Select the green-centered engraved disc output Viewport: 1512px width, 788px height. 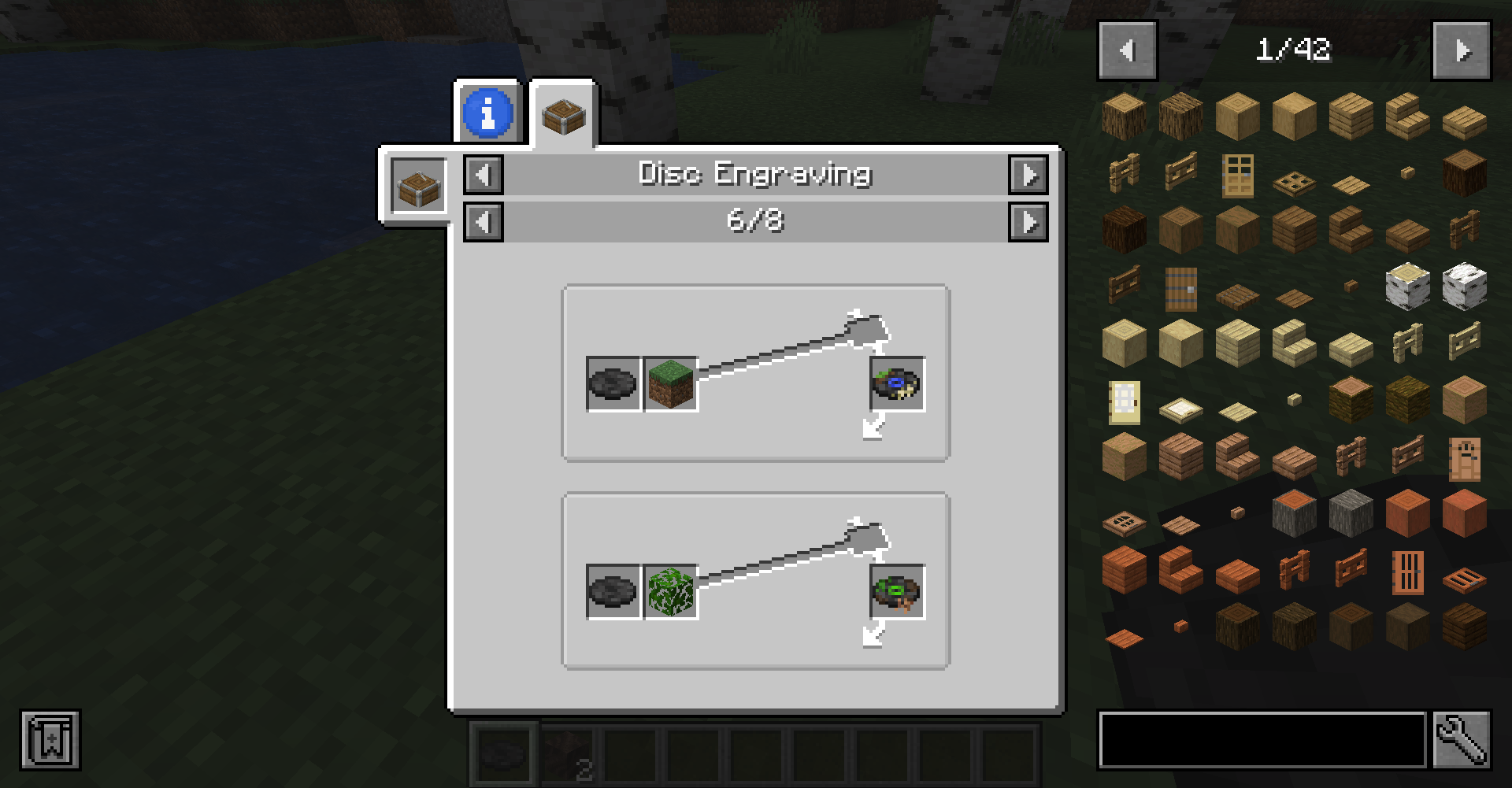[x=897, y=592]
